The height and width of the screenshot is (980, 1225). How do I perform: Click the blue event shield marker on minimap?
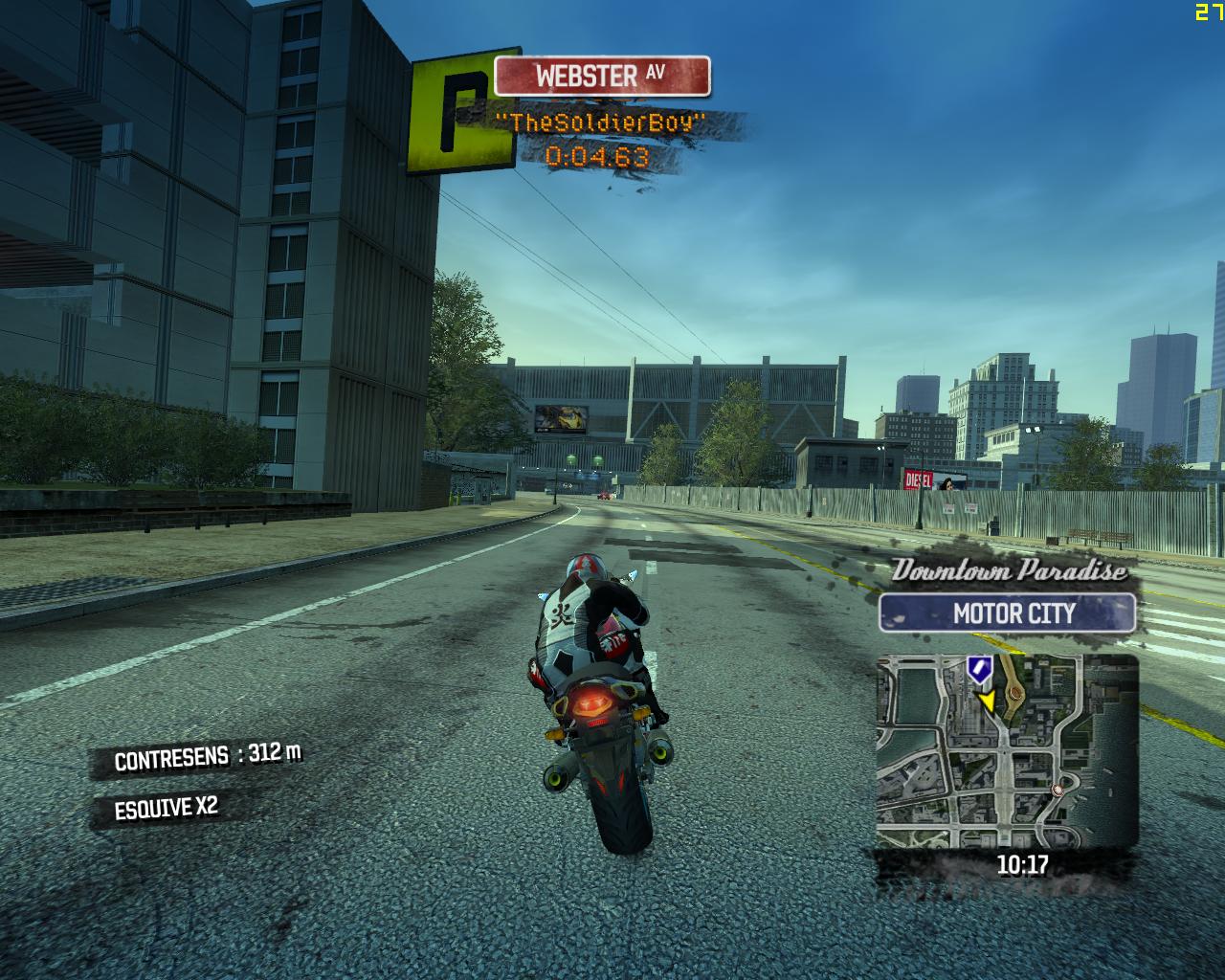[978, 670]
